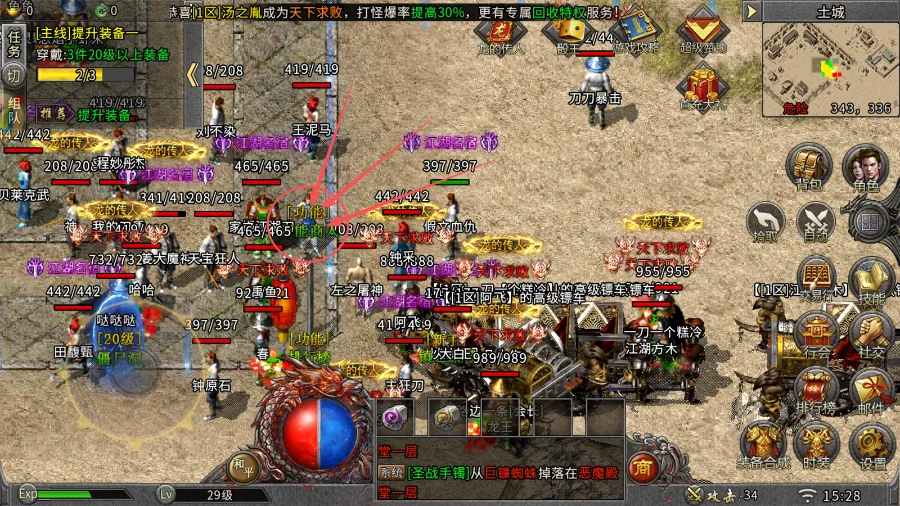
Task: Open the 时装 fashion menu
Action: coord(817,445)
